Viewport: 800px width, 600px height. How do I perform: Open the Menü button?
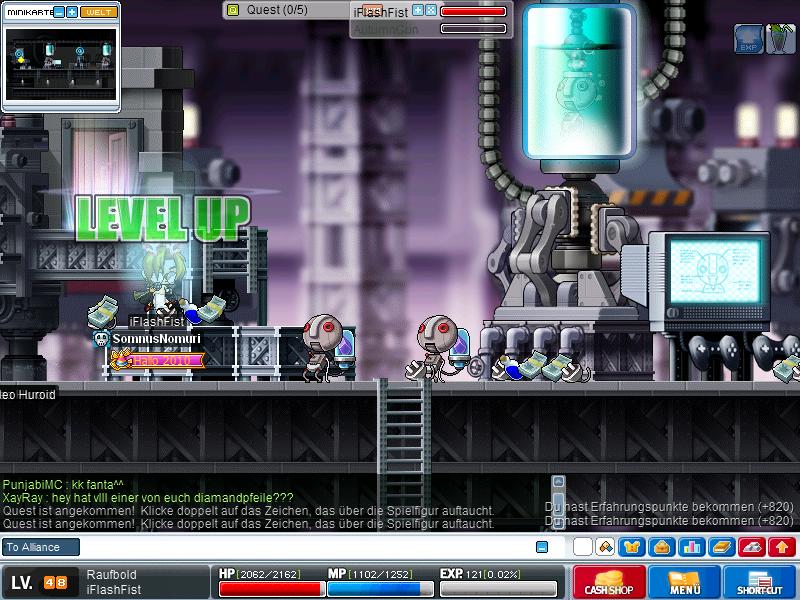click(x=685, y=582)
